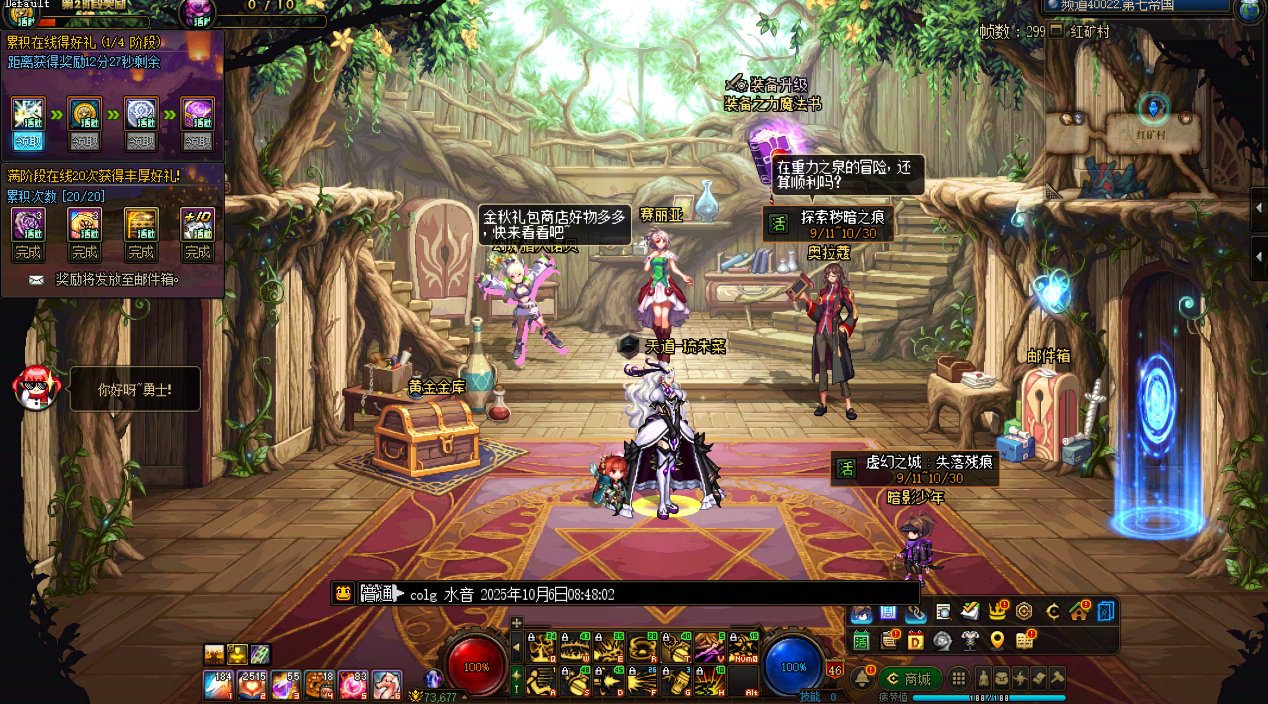Open the house icon in the menu bar
Screen dimensions: 1268x704
(x=1078, y=611)
